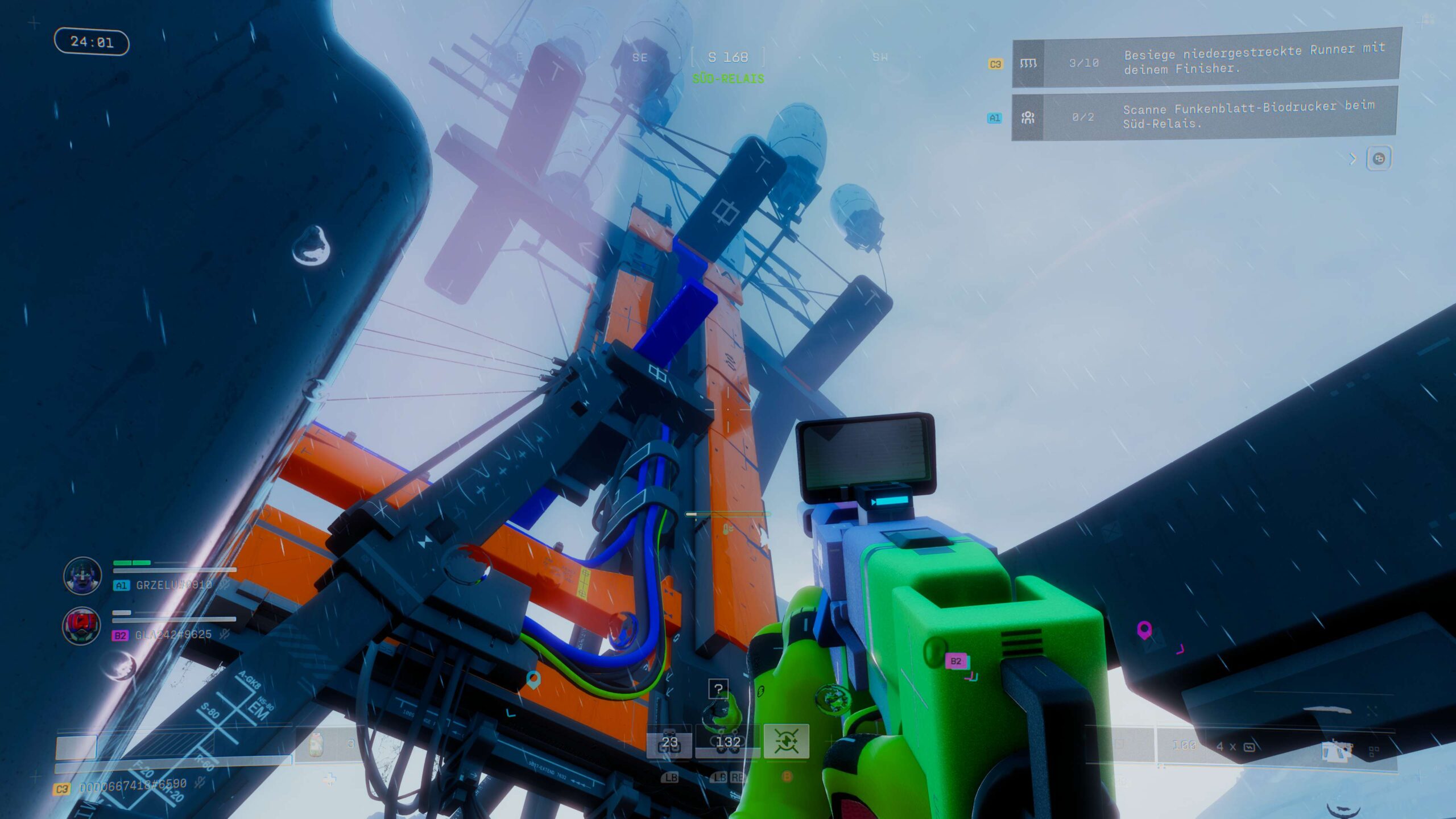Activate the ability slot showing 132
Viewport: 1456px width, 819px height.
[727, 742]
